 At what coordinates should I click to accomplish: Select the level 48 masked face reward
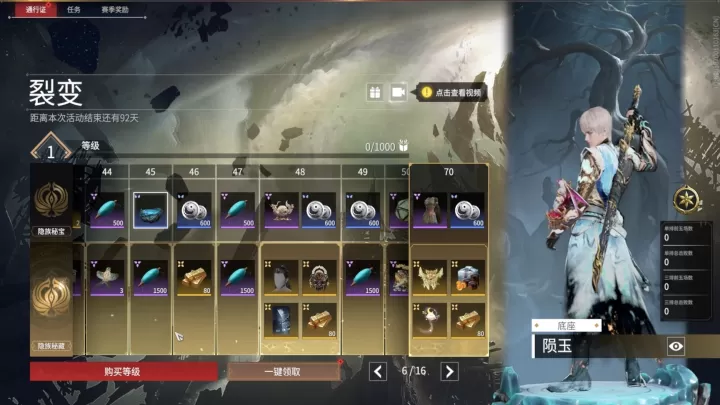tap(279, 276)
